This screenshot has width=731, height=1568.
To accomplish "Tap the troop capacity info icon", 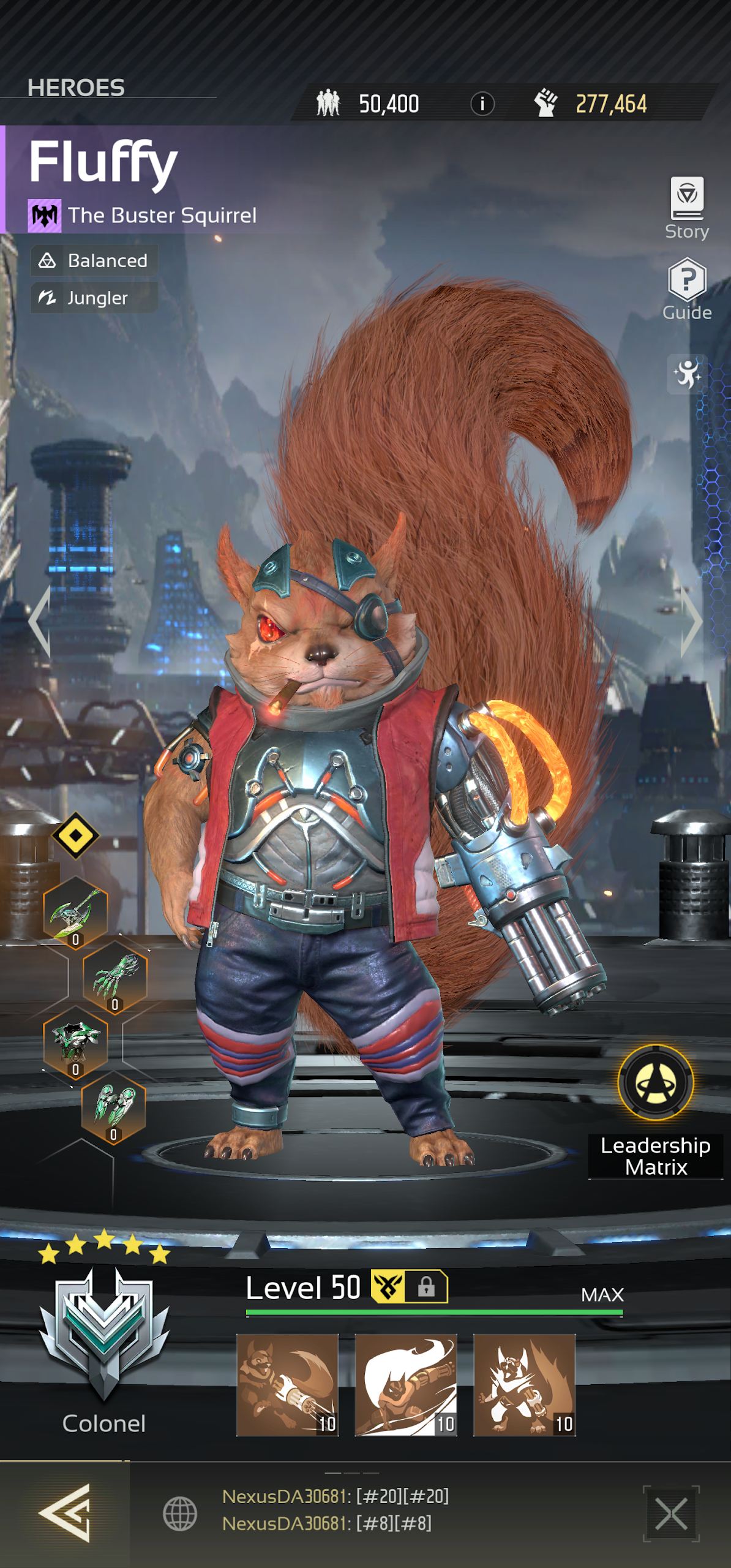I will 482,104.
